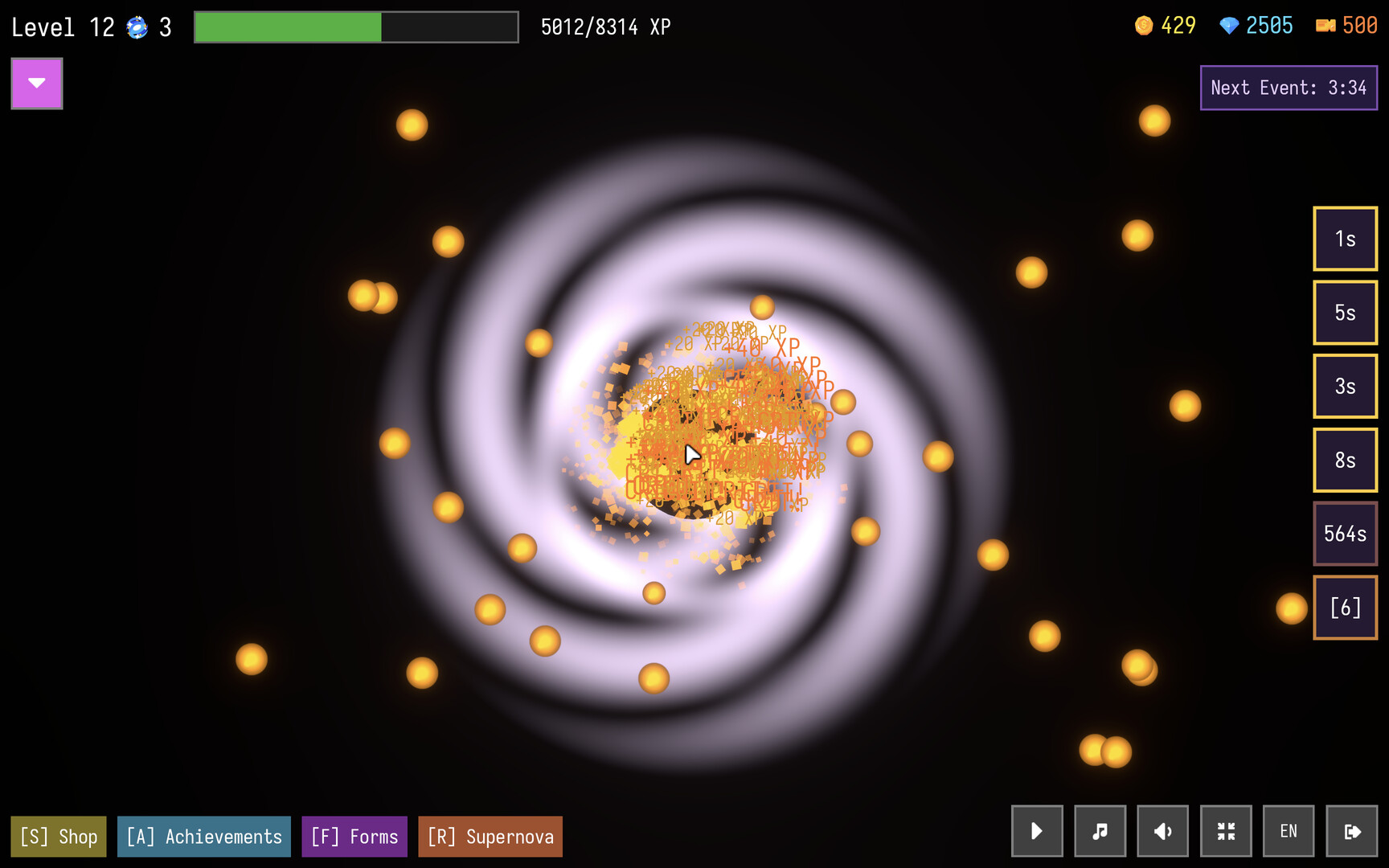Expand the [6] option in right sidebar

click(x=1345, y=607)
